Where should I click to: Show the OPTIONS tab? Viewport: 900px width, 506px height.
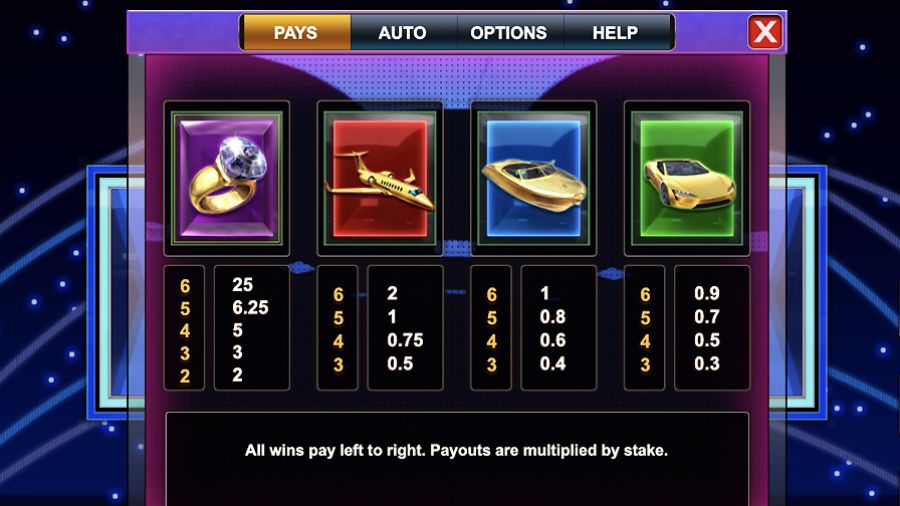[508, 33]
